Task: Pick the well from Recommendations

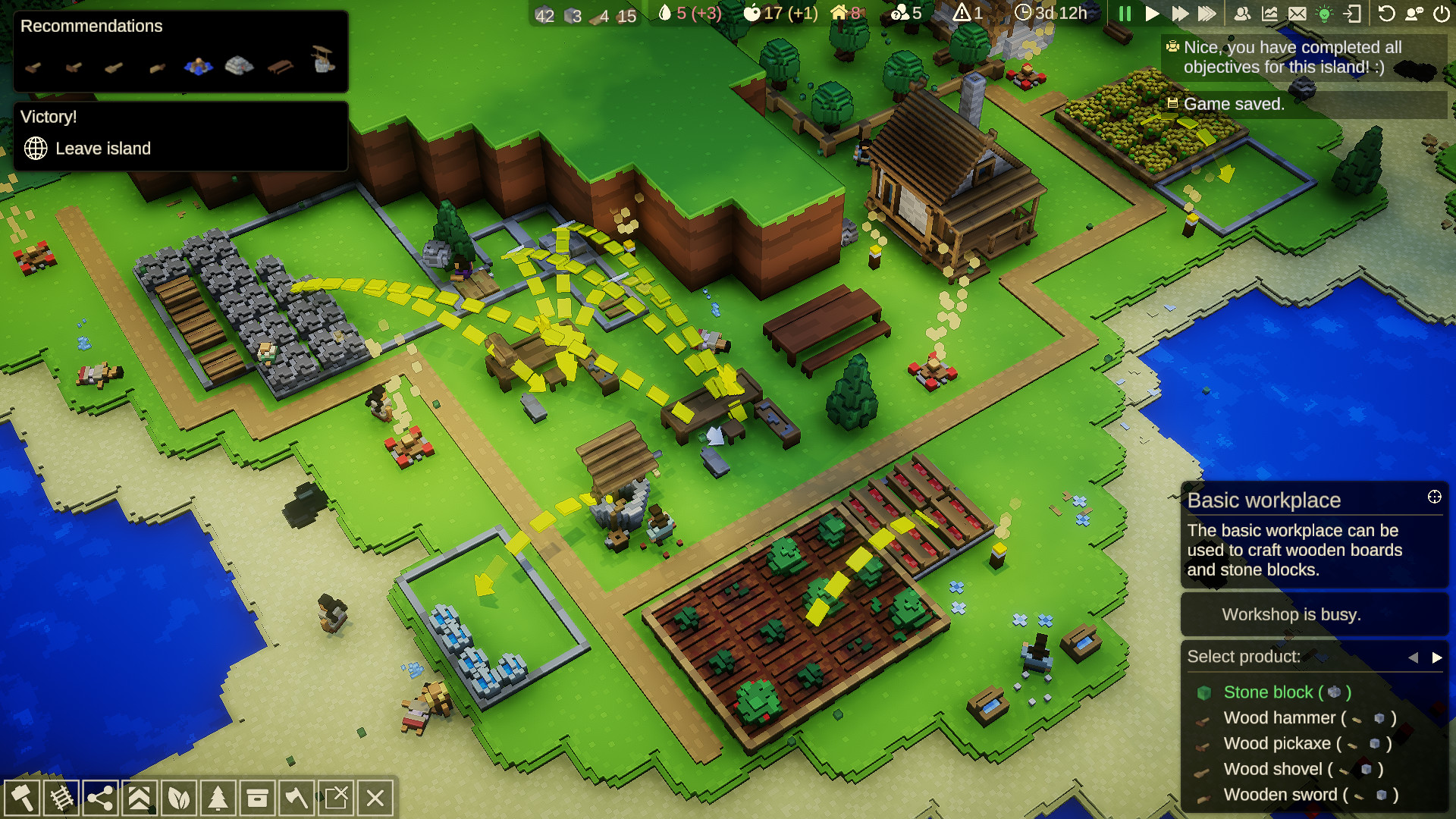Action: tap(323, 59)
